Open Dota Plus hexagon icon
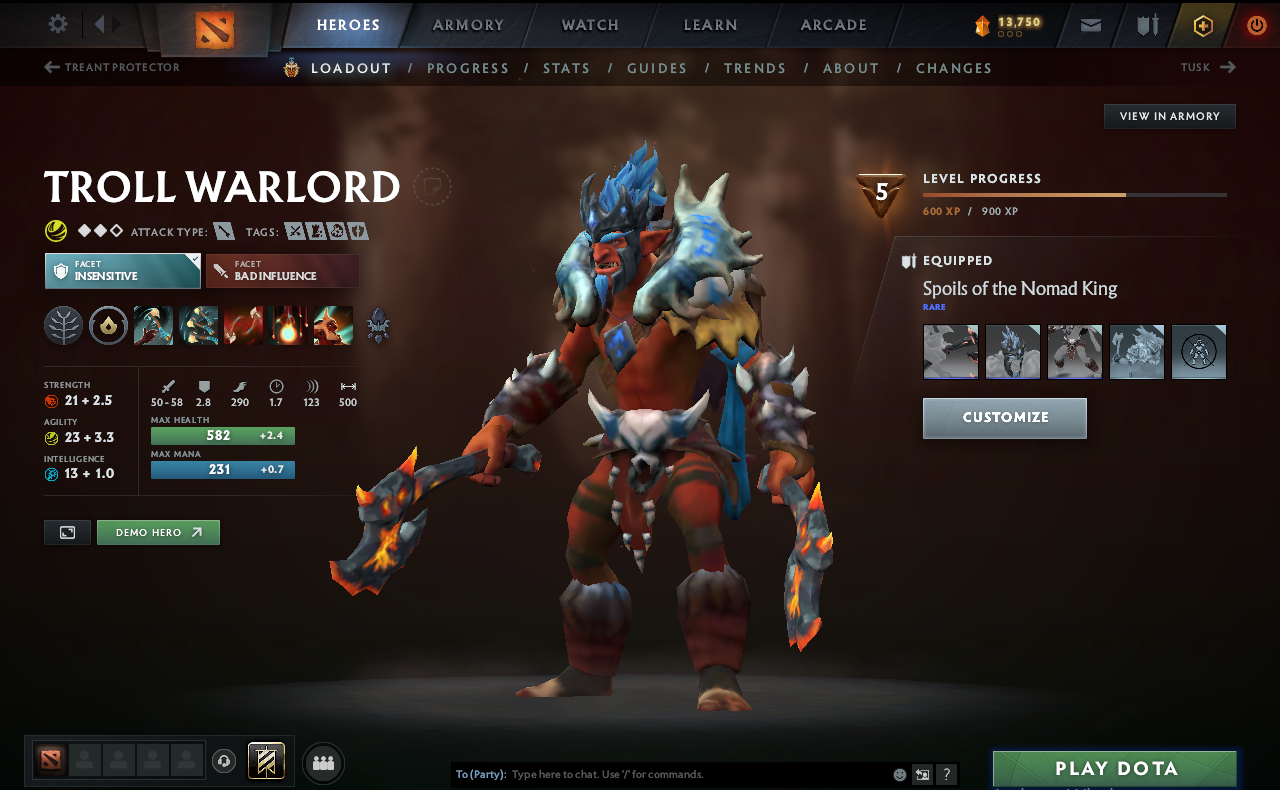The height and width of the screenshot is (790, 1280). tap(1202, 25)
